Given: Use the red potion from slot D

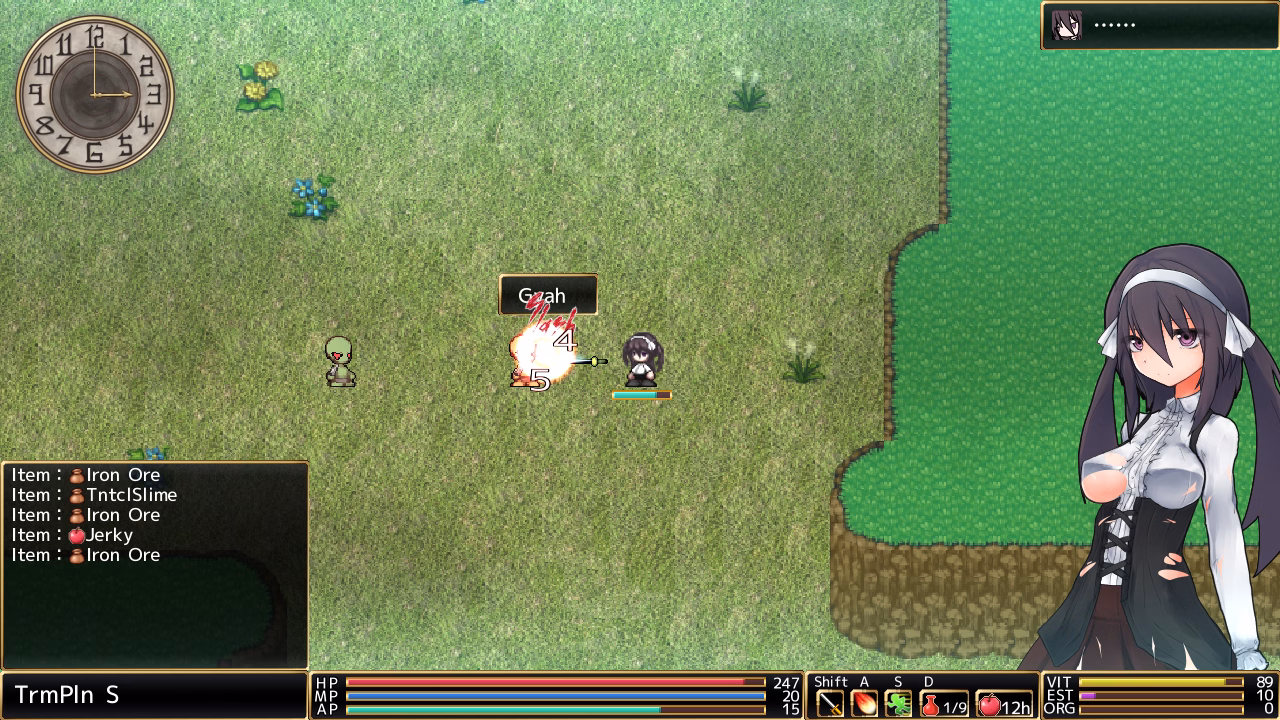Looking at the screenshot, I should coord(931,703).
